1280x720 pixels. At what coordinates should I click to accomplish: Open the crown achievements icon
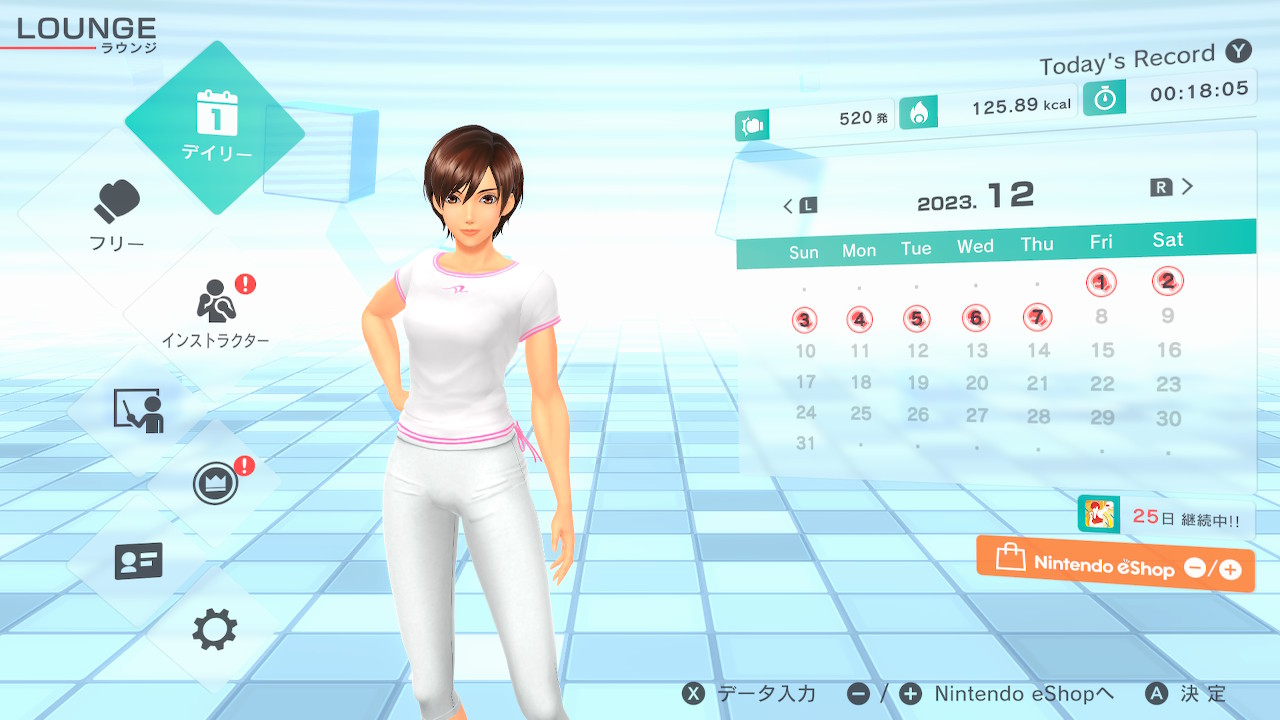[x=215, y=484]
